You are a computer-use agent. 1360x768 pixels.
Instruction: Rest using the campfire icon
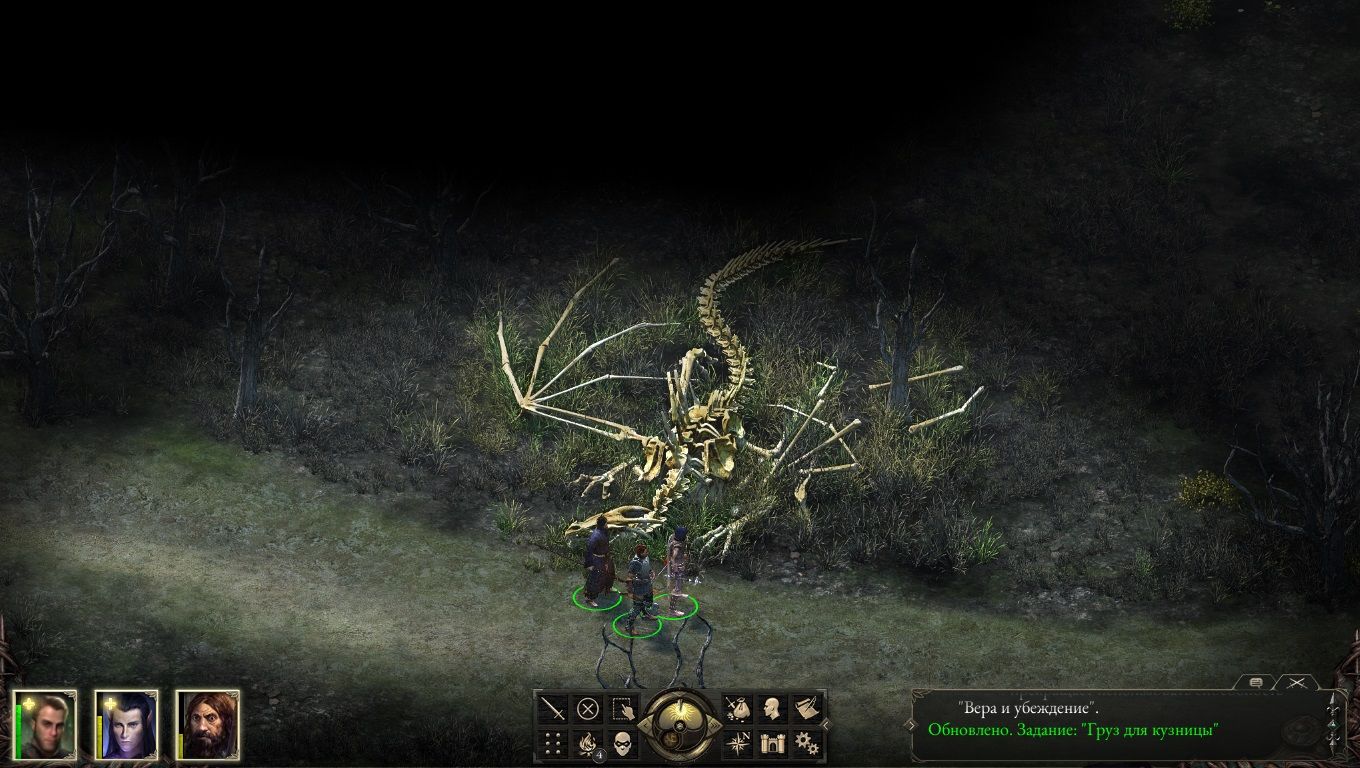(588, 743)
